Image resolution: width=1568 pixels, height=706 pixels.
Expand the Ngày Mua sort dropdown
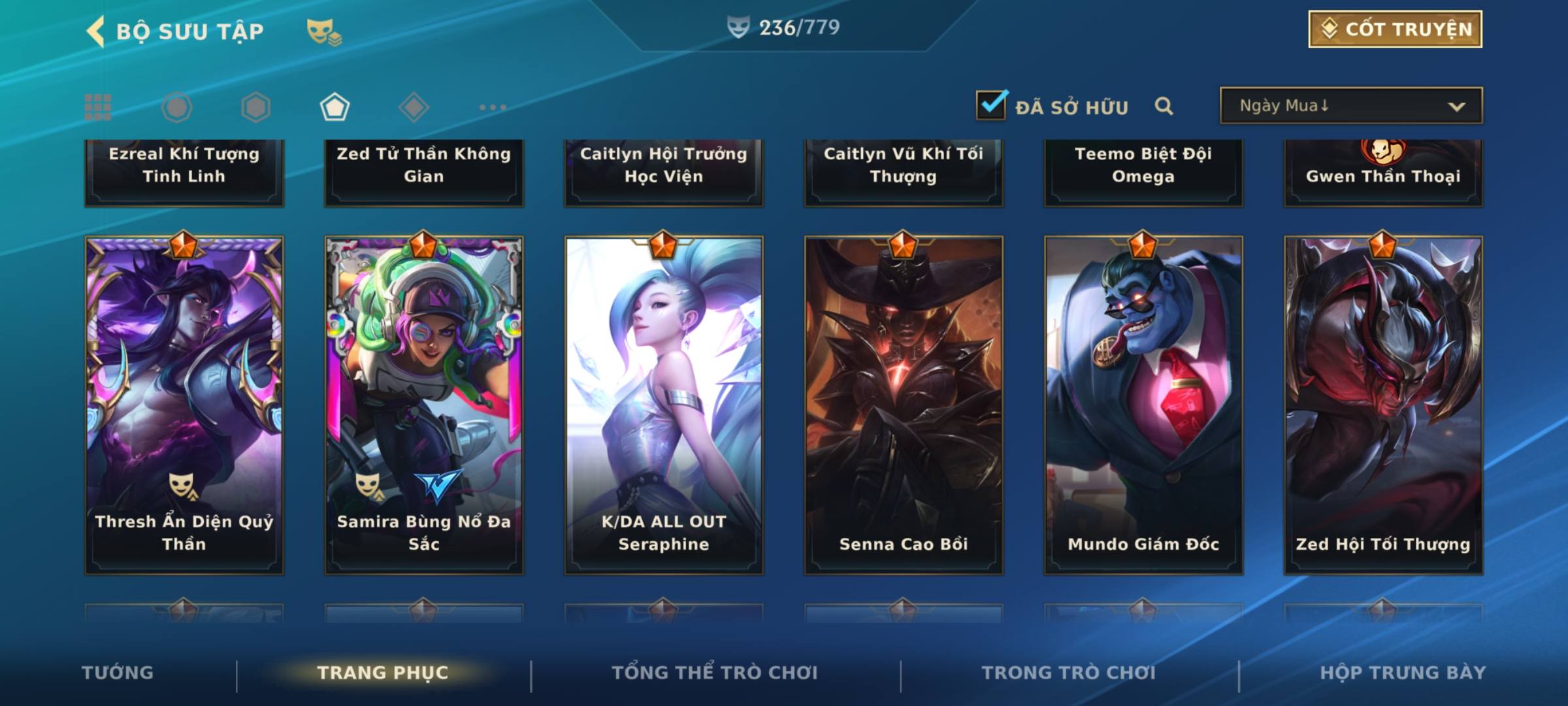pyautogui.click(x=1351, y=106)
